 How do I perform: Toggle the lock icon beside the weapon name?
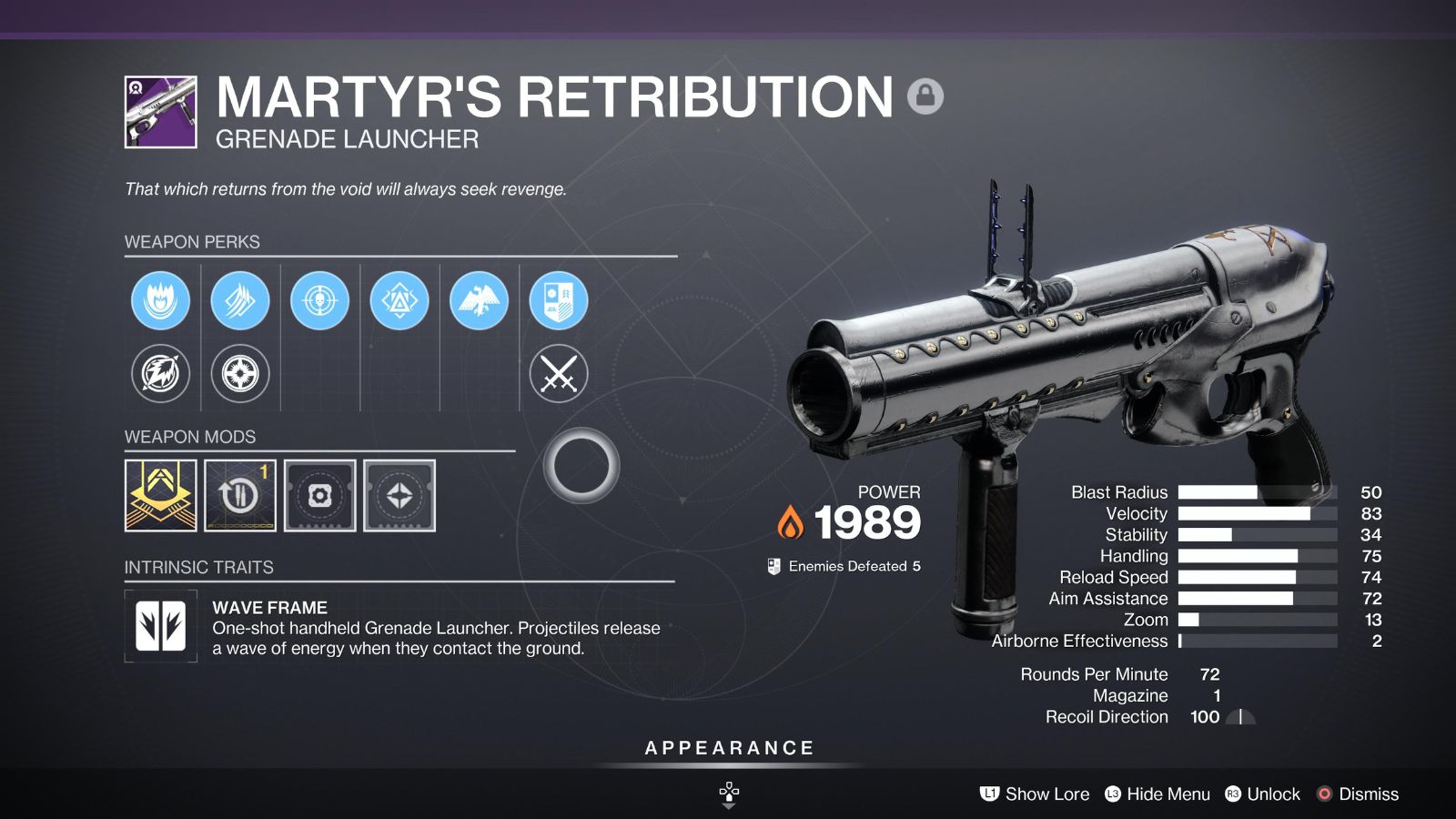click(925, 94)
